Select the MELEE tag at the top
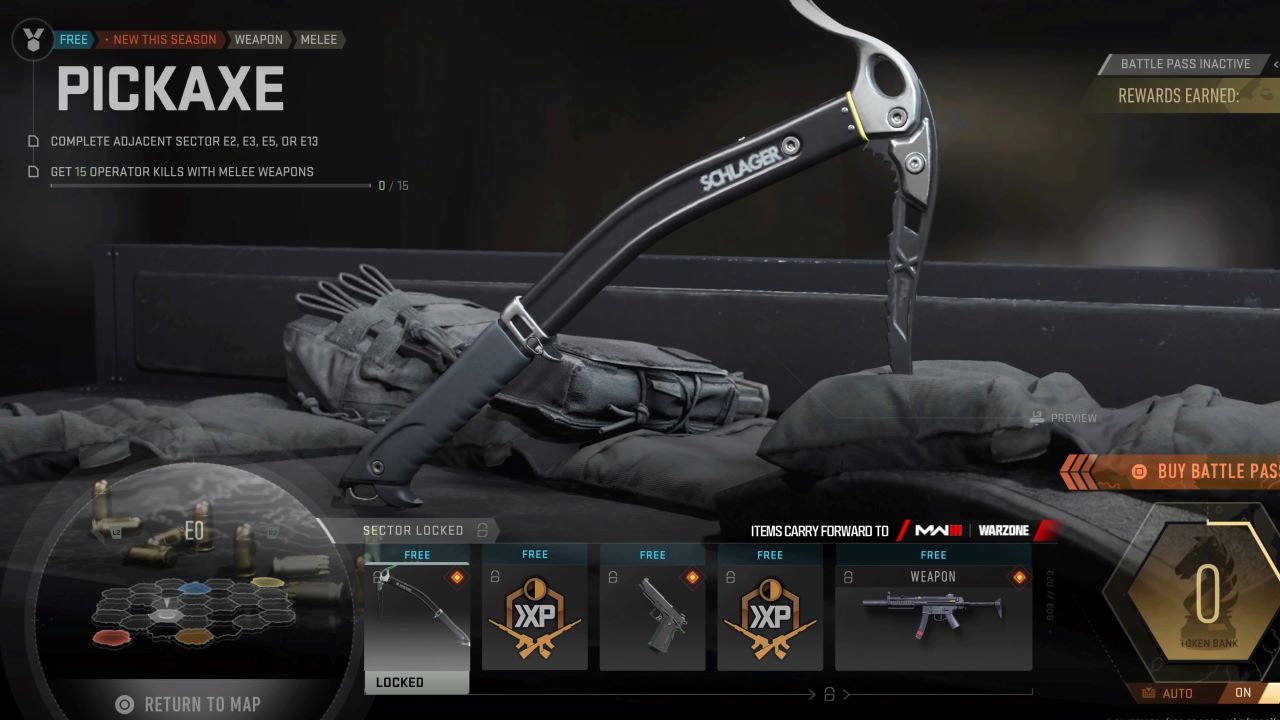 pos(317,39)
